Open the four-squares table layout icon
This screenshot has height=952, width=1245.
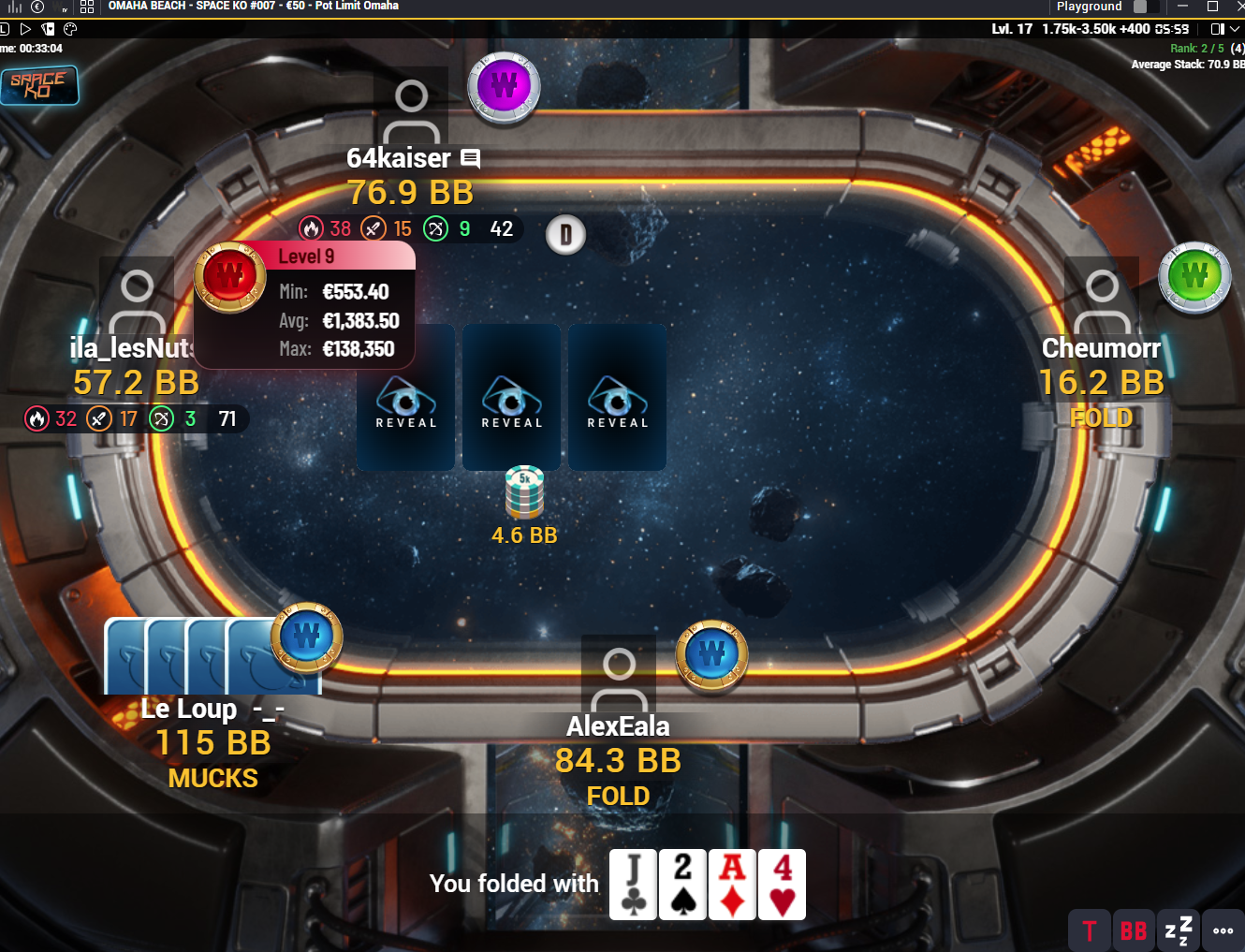[x=87, y=7]
